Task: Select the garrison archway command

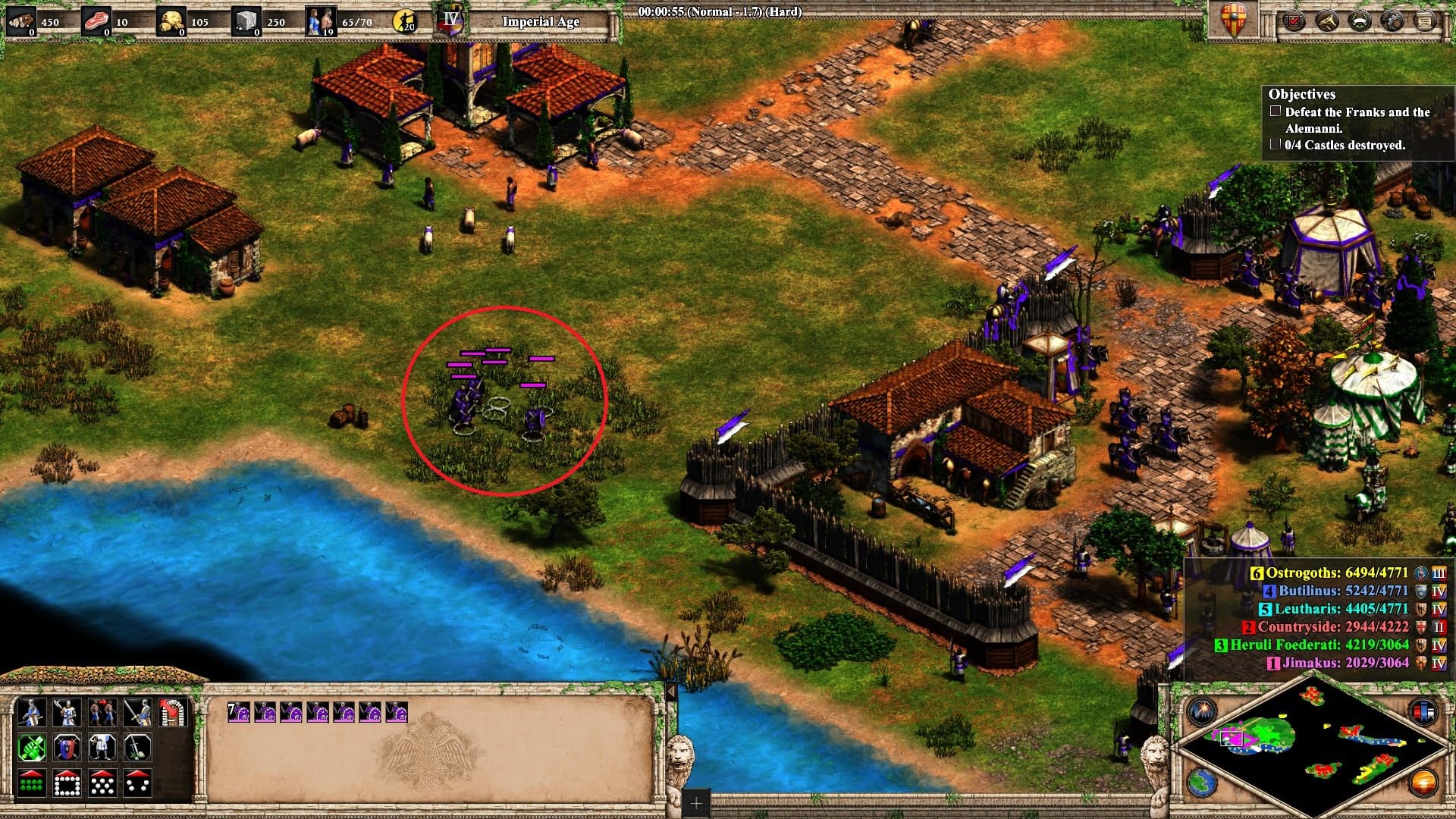Action: [x=172, y=713]
